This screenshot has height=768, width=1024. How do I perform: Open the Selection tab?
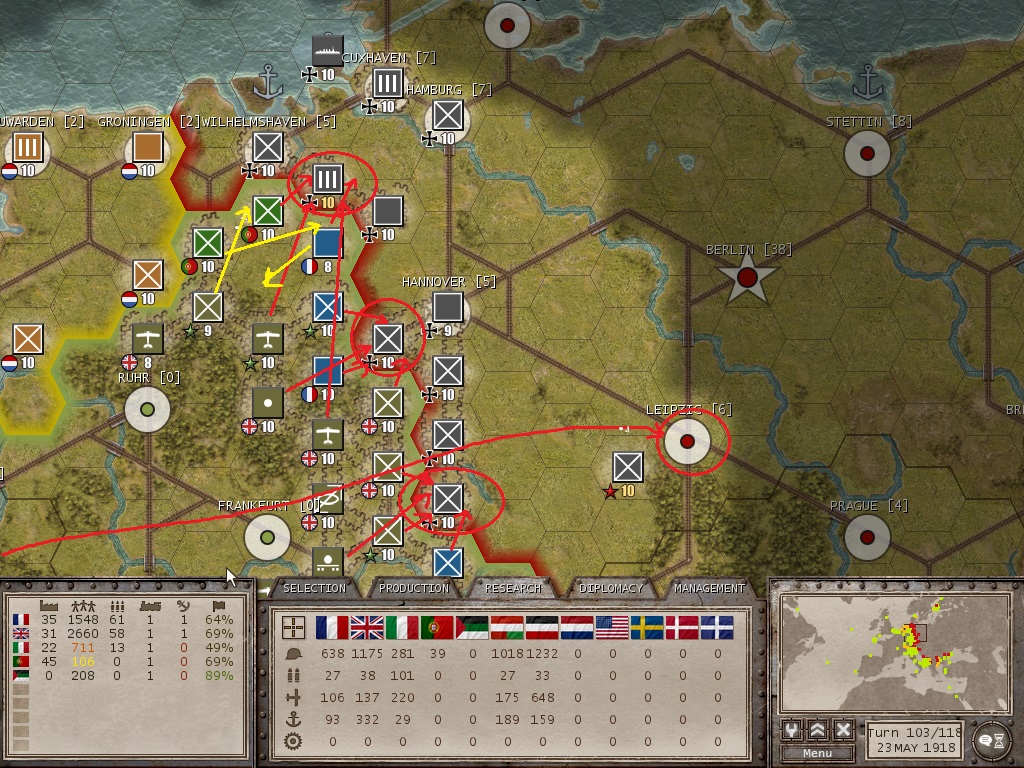(314, 588)
